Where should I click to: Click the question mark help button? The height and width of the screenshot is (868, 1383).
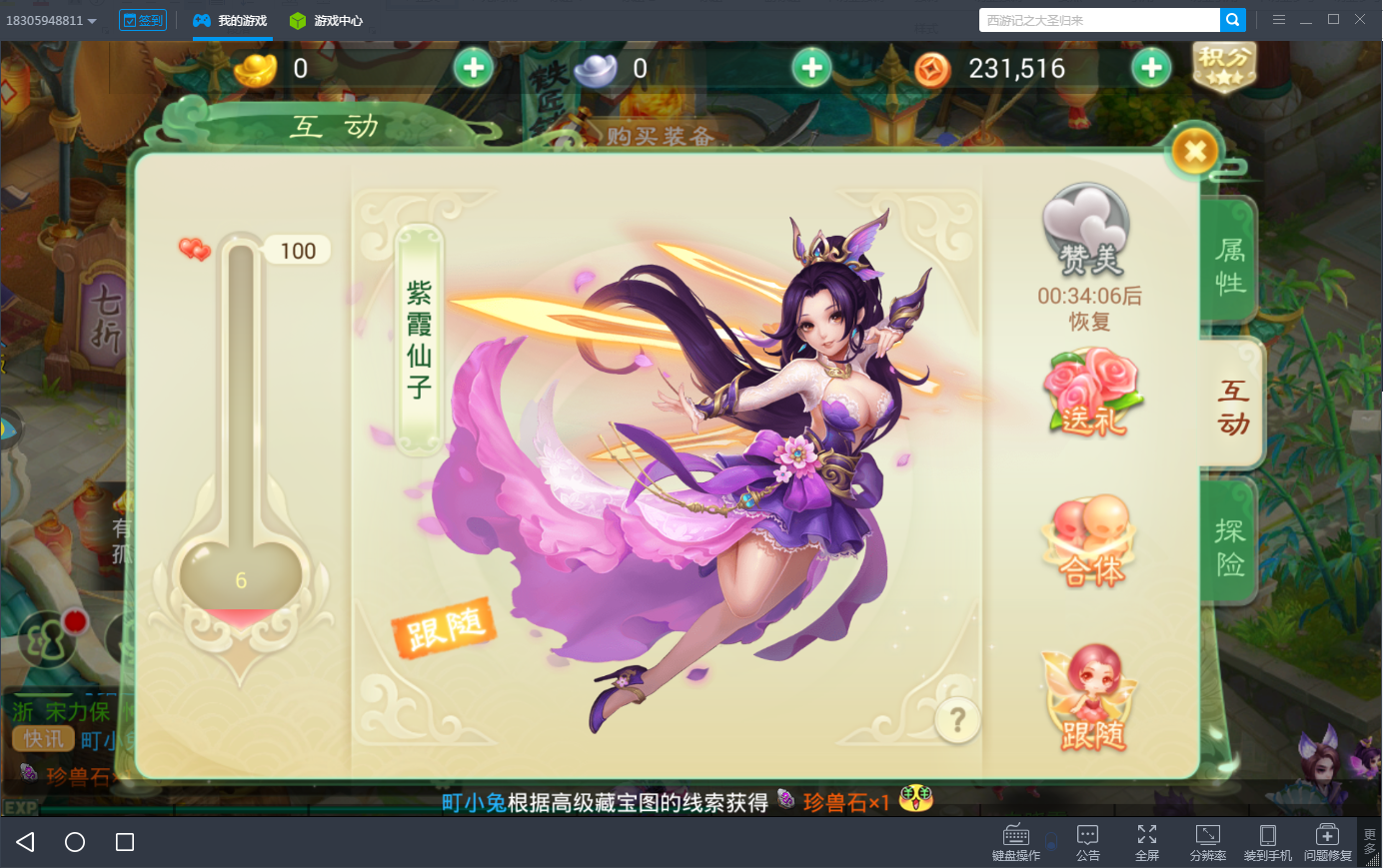pos(956,719)
